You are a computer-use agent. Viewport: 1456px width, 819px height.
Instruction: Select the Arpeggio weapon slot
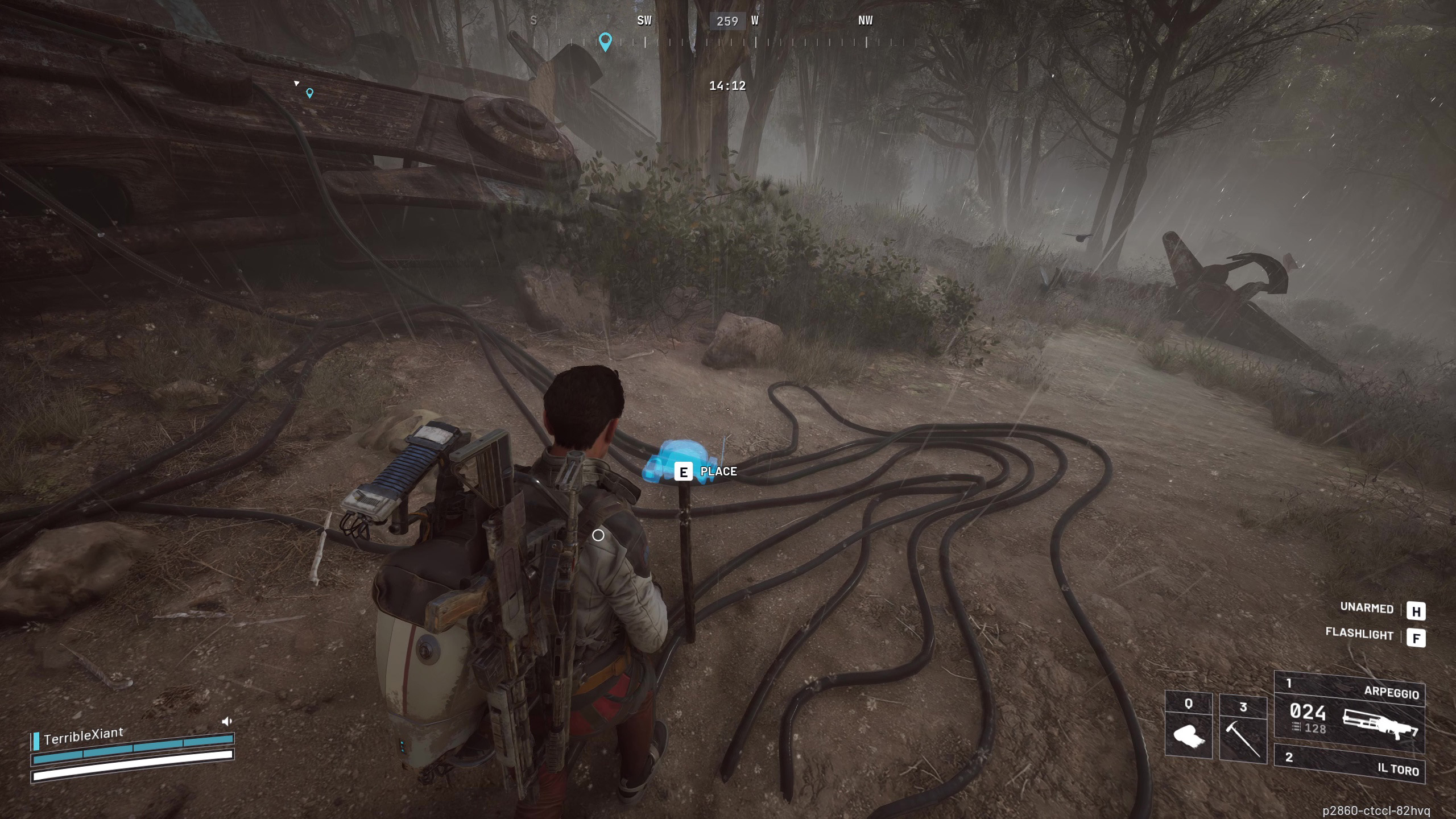tap(1349, 713)
